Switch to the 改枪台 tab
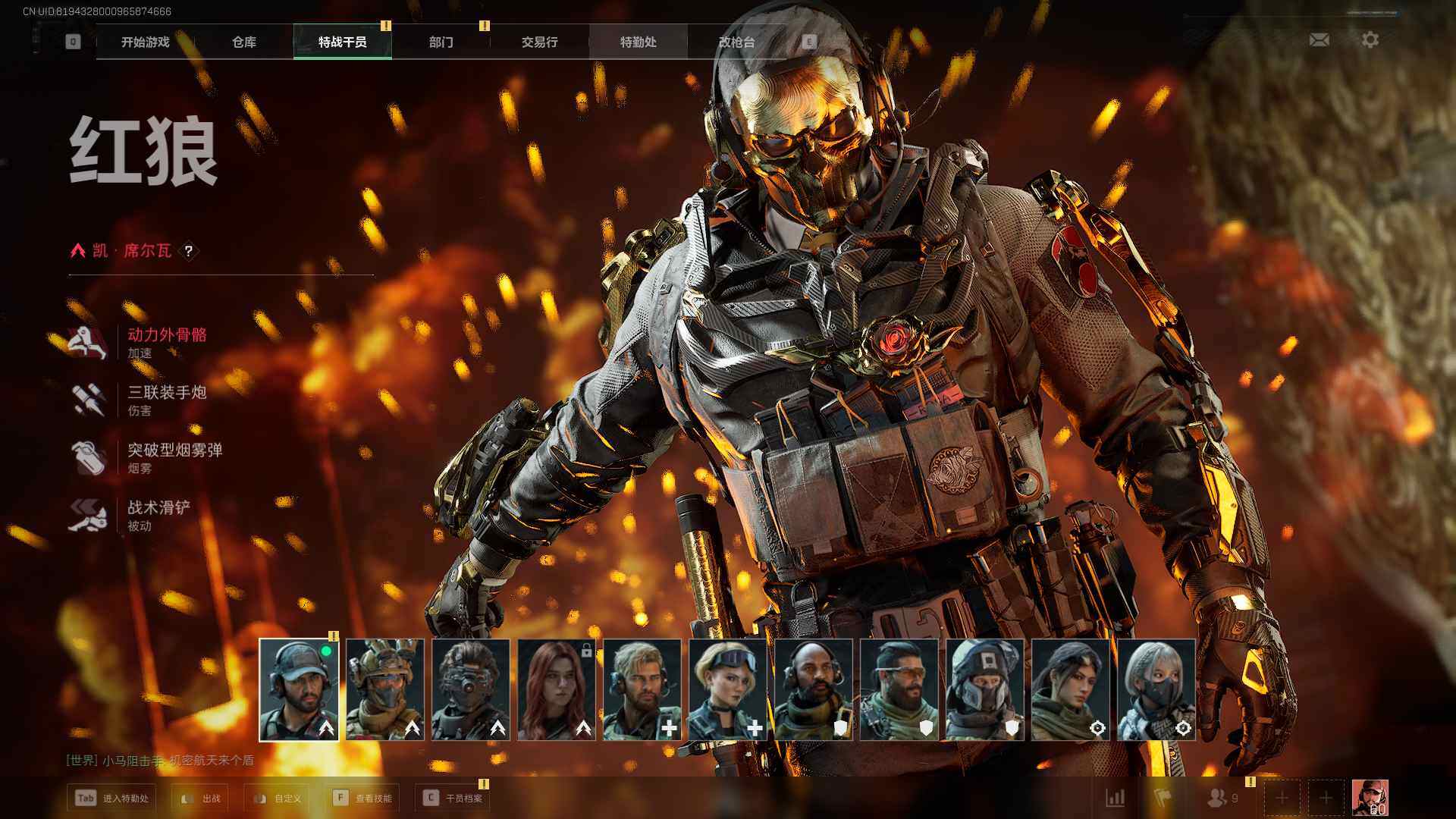This screenshot has height=819, width=1456. pos(736,42)
